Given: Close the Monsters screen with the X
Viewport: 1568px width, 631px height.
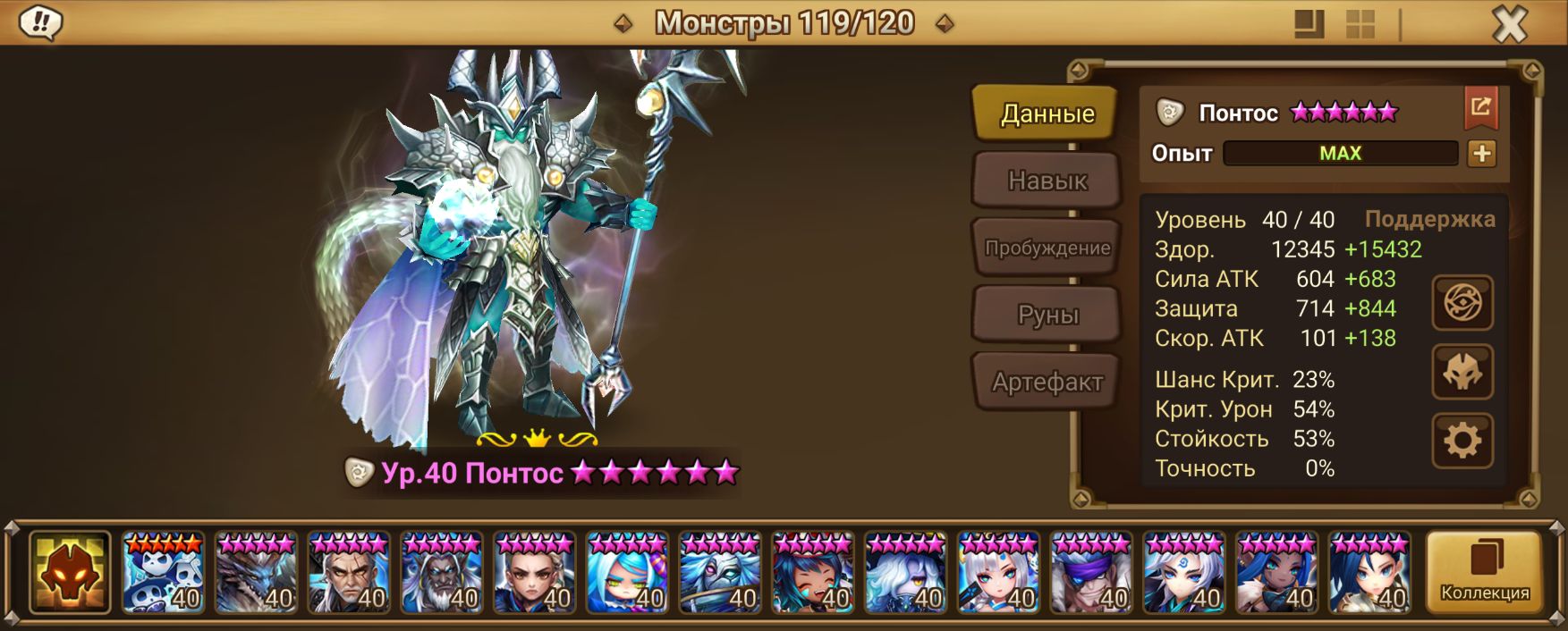Looking at the screenshot, I should (x=1509, y=24).
